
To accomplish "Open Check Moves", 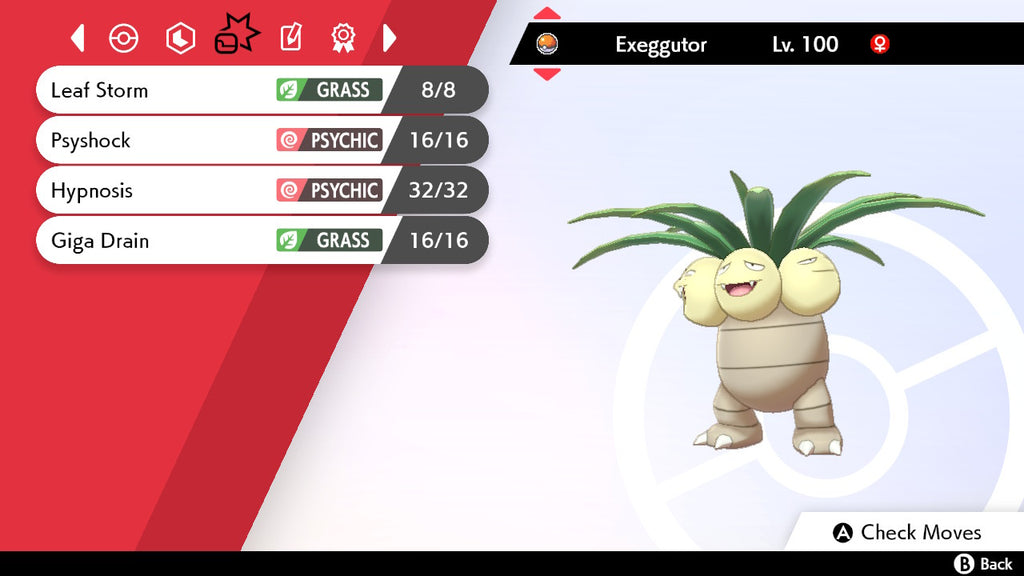I will pos(907,532).
